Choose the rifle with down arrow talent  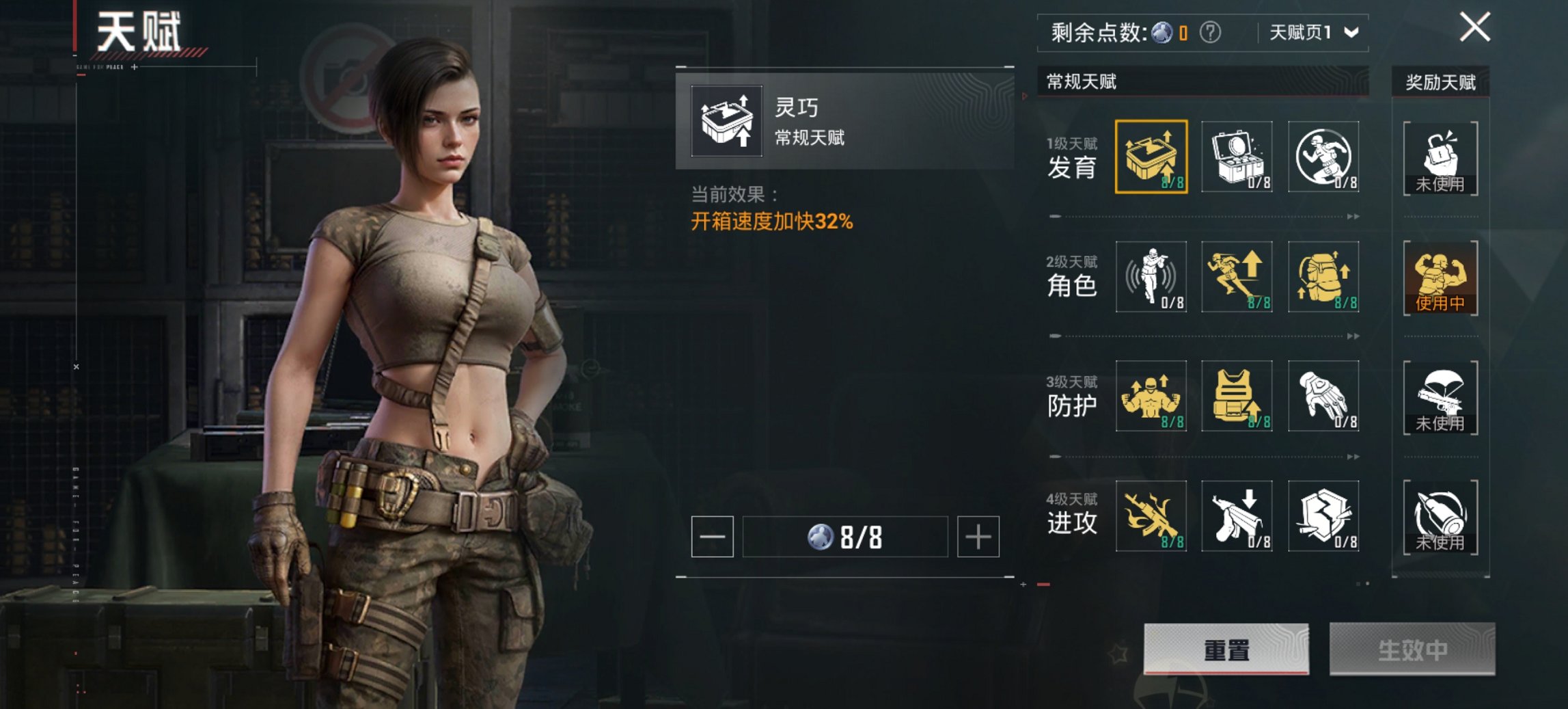1237,516
